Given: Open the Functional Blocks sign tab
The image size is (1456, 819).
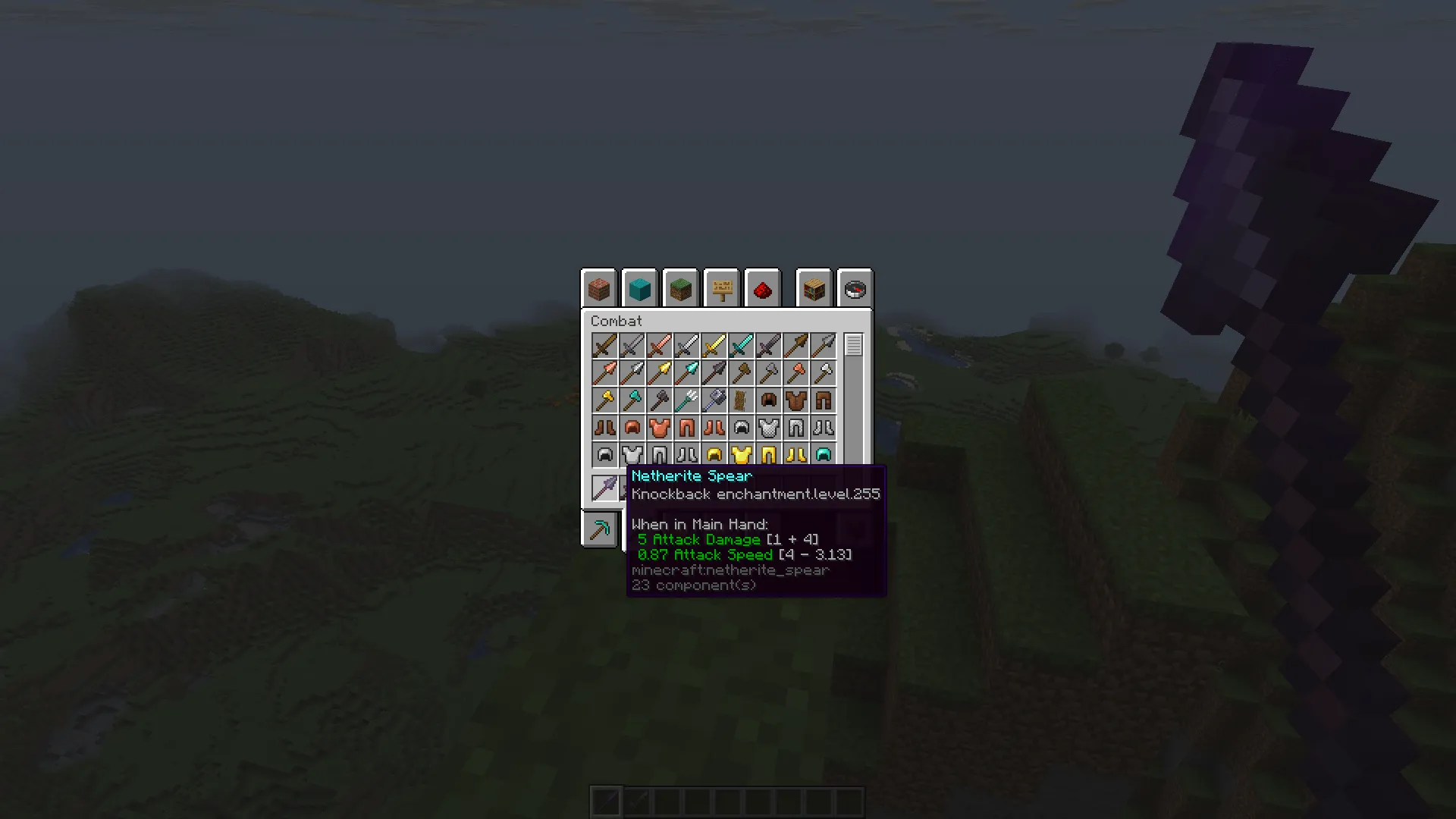Looking at the screenshot, I should (x=720, y=288).
